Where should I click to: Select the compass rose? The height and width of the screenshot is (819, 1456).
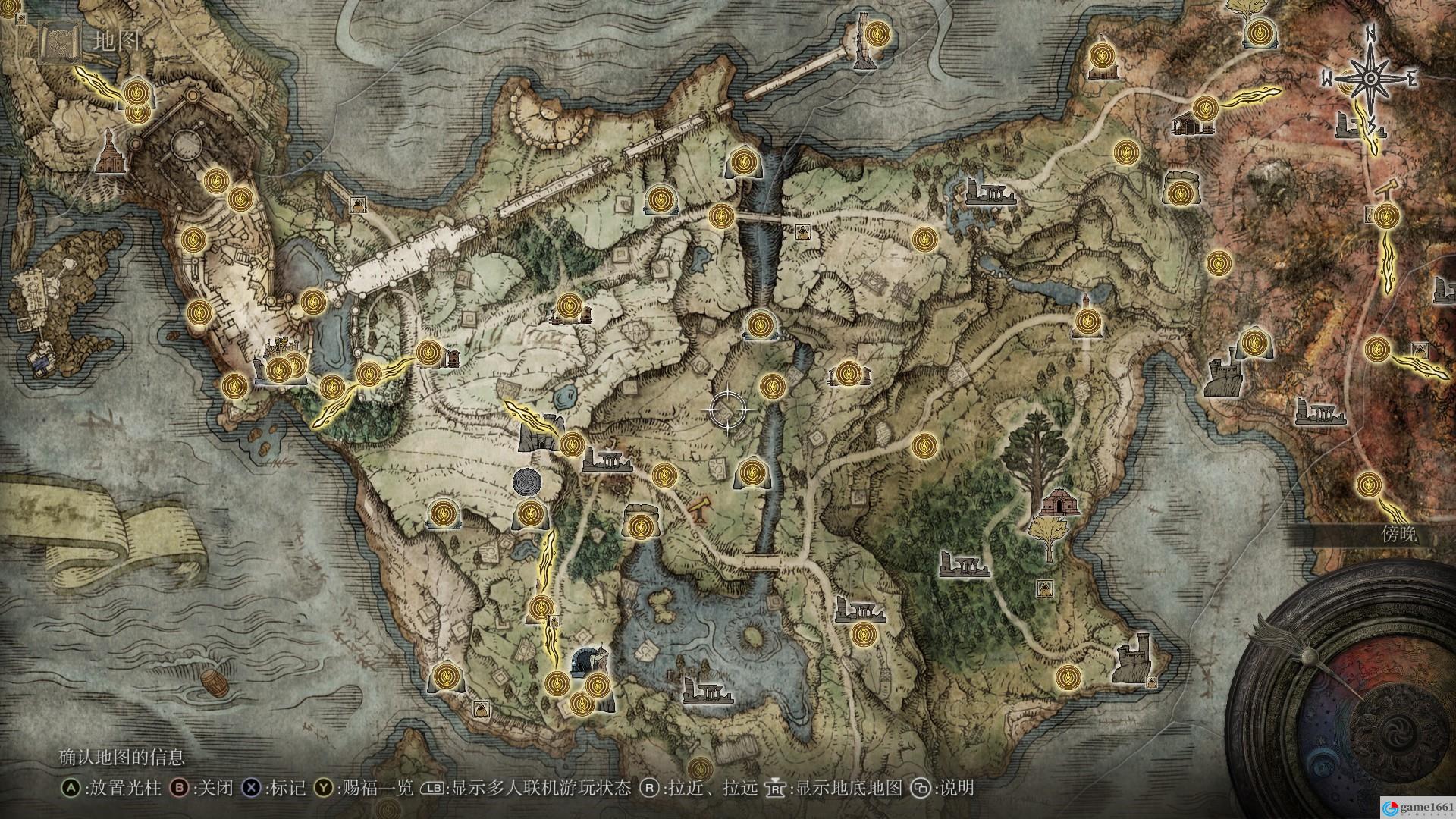click(1370, 78)
